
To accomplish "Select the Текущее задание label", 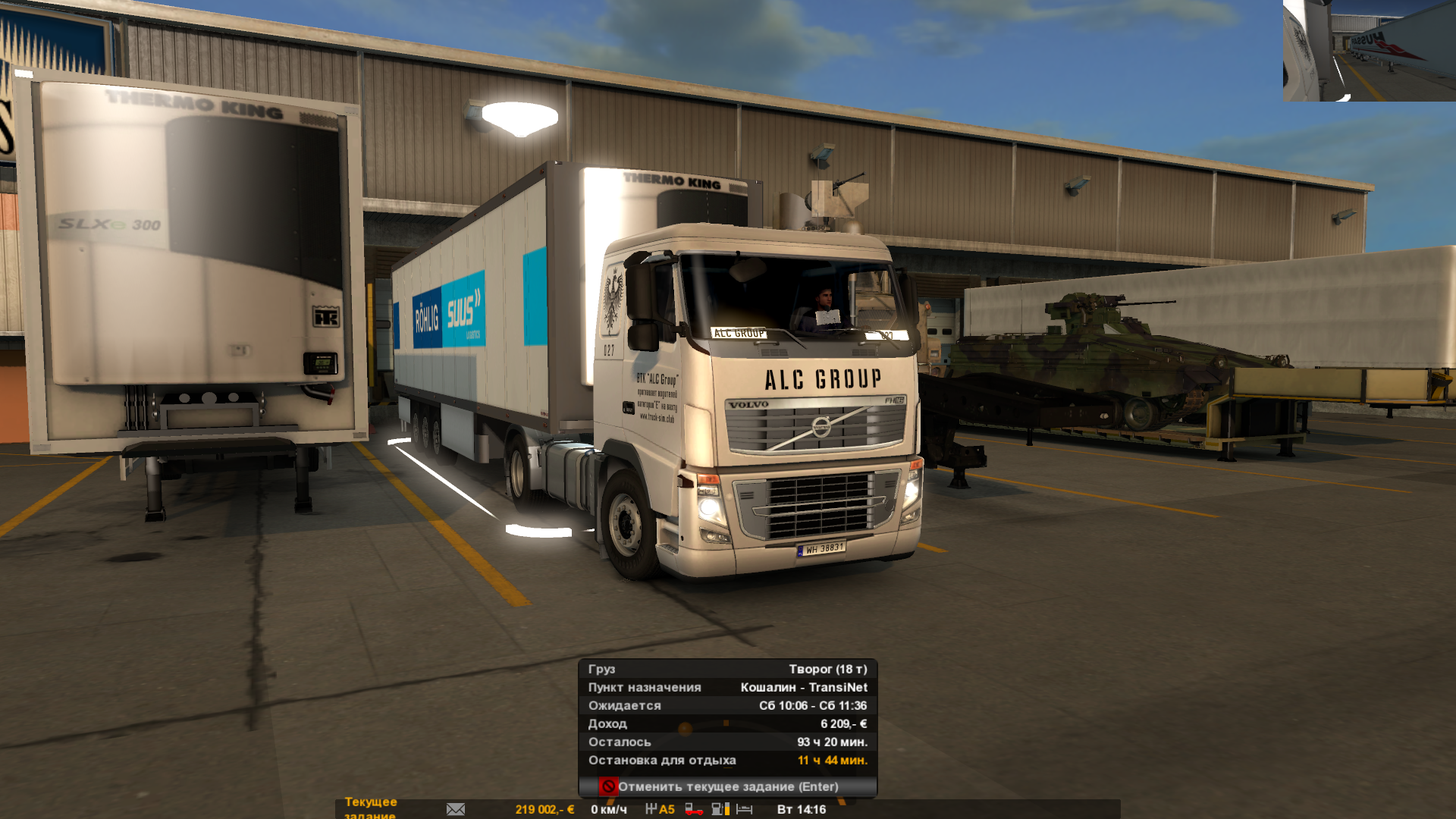I will click(371, 808).
